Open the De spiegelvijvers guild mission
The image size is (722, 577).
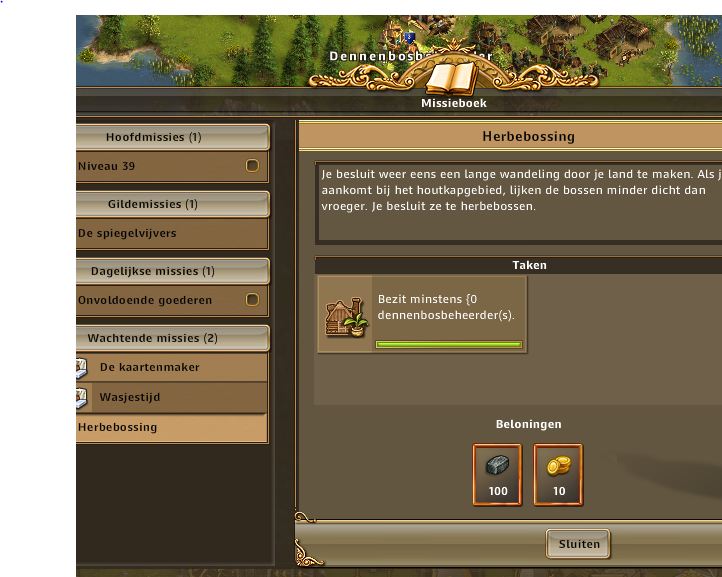tap(160, 233)
